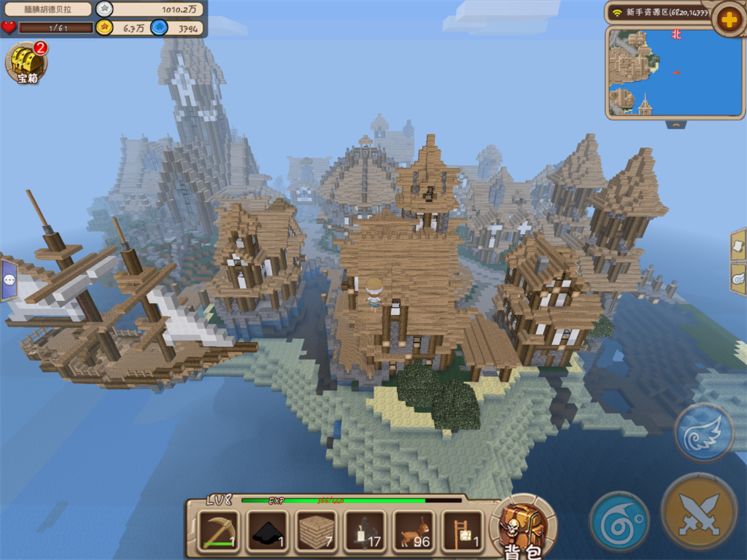The width and height of the screenshot is (747, 560).
Task: Activate the blue swirl skill button
Action: click(x=618, y=520)
